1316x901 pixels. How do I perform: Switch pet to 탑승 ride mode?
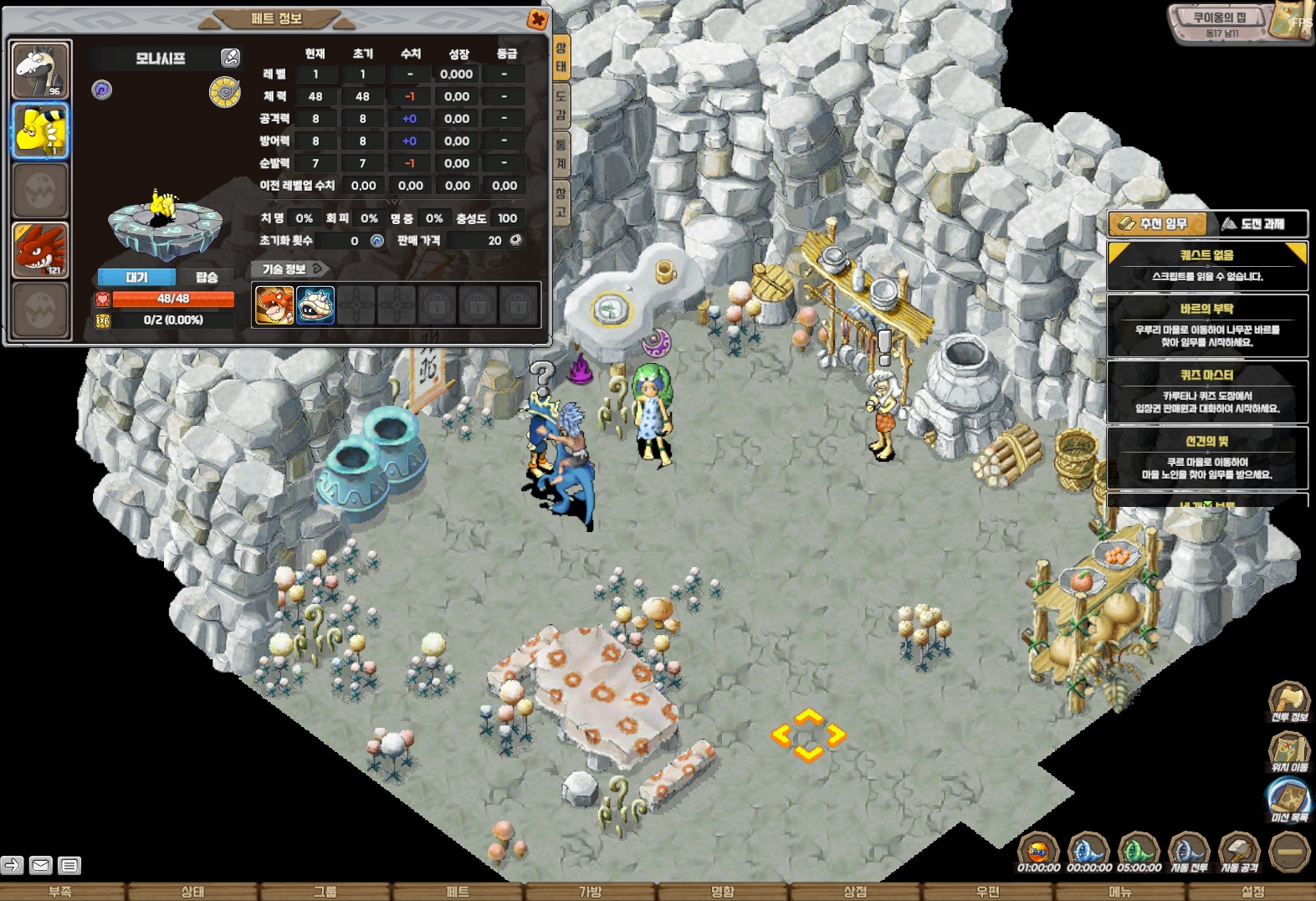(207, 277)
